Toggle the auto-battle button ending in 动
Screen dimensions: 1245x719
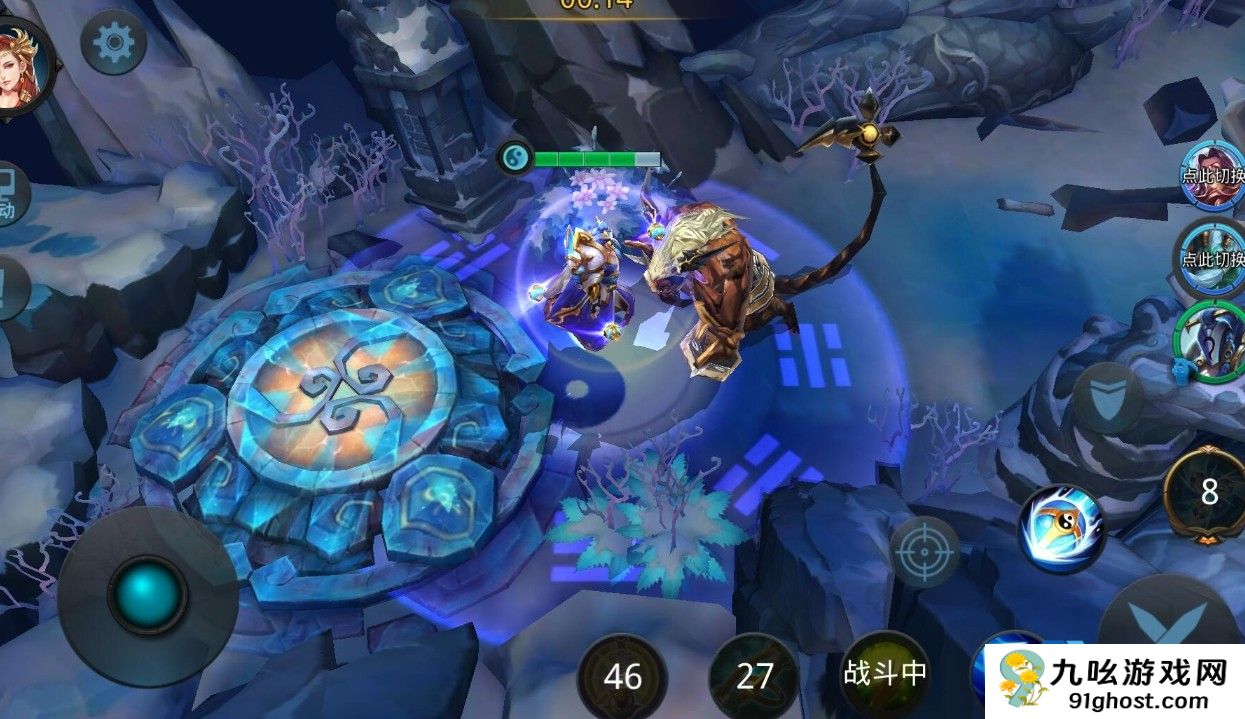pyautogui.click(x=10, y=194)
